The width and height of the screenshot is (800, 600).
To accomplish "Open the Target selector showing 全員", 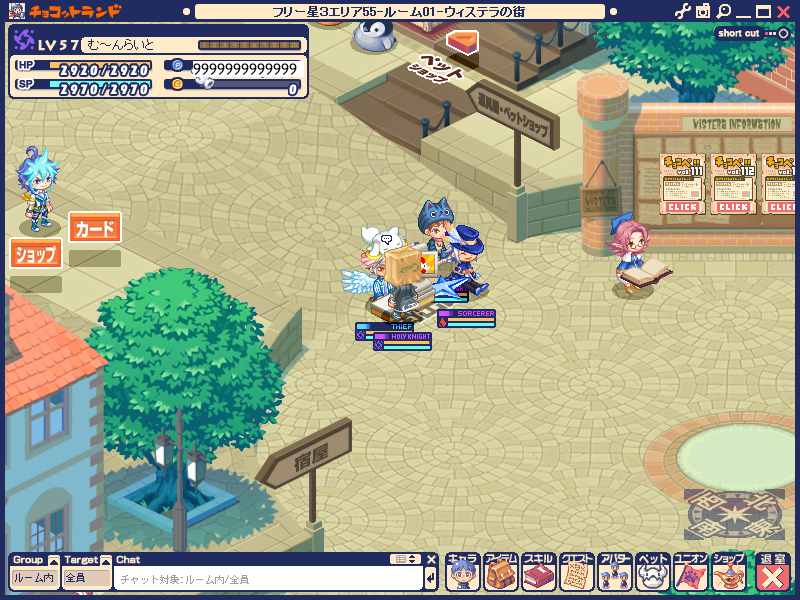I will point(86,577).
